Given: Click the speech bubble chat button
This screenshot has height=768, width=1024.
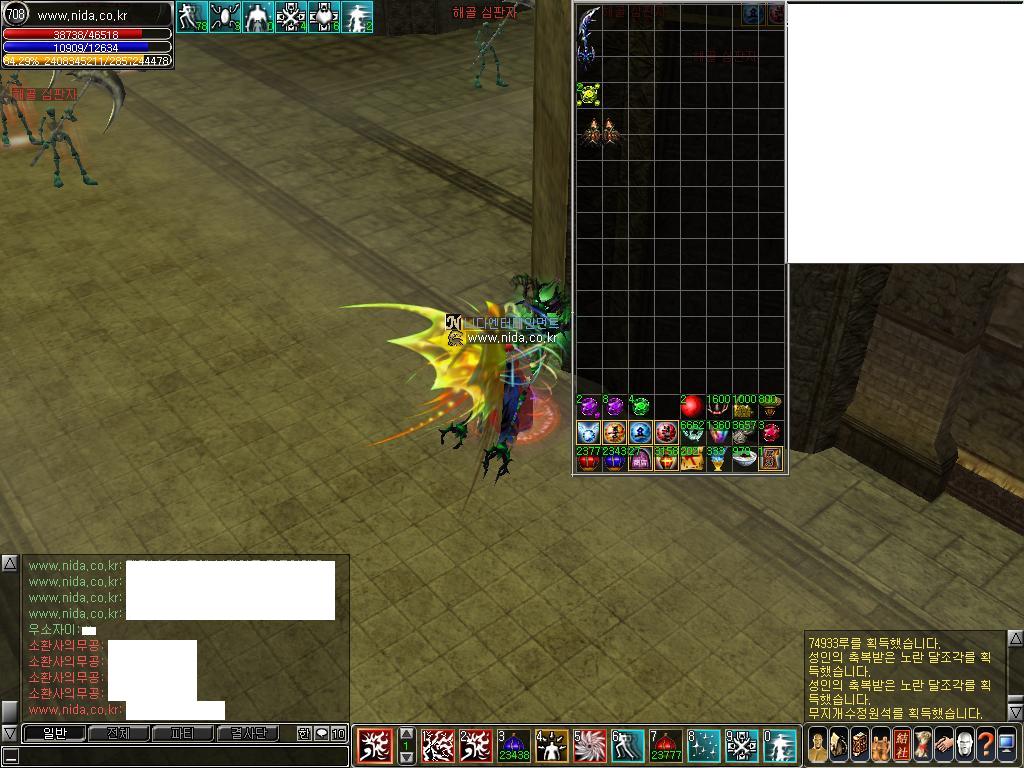Looking at the screenshot, I should pyautogui.click(x=322, y=733).
